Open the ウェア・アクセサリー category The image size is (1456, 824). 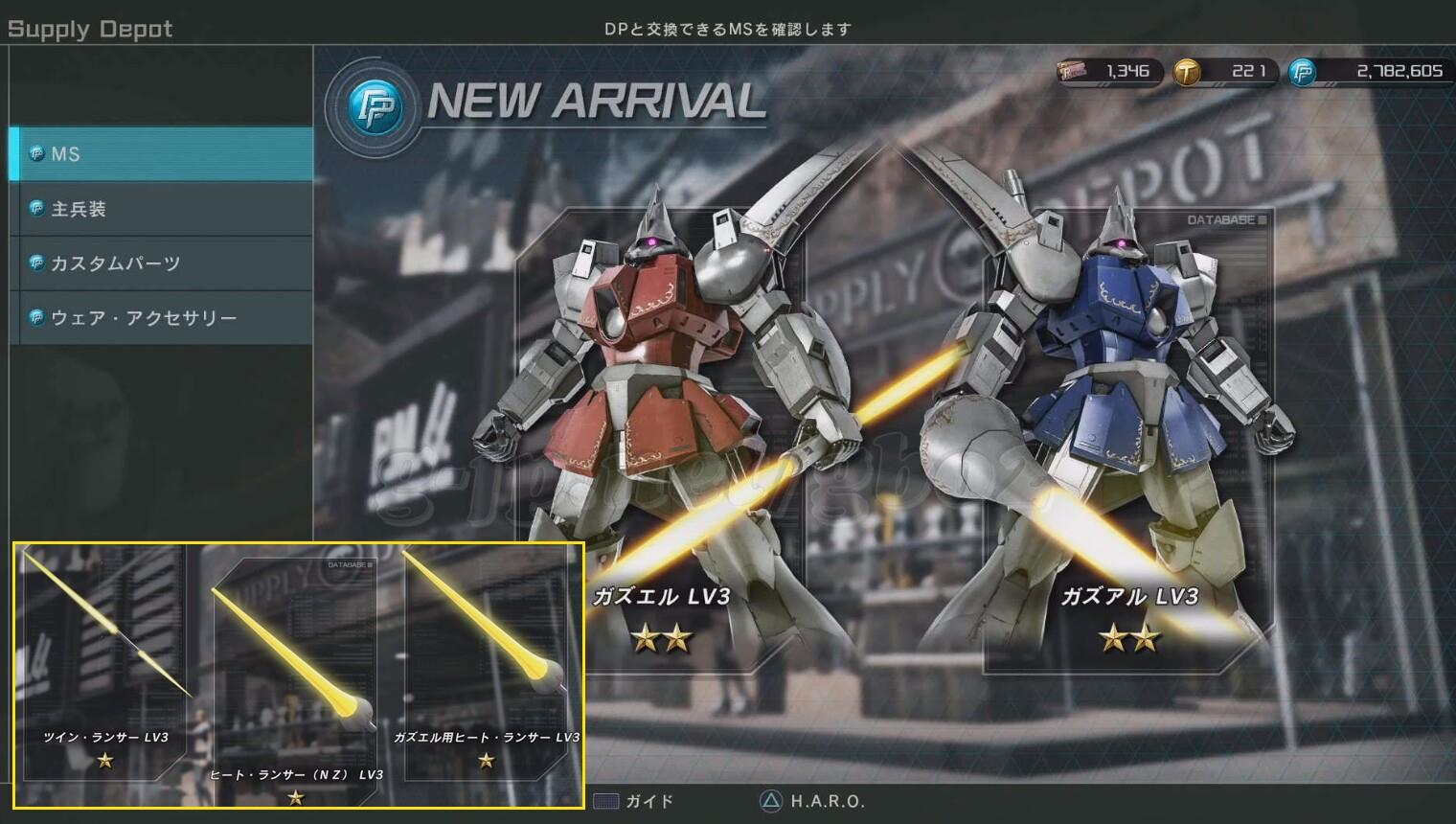[161, 318]
